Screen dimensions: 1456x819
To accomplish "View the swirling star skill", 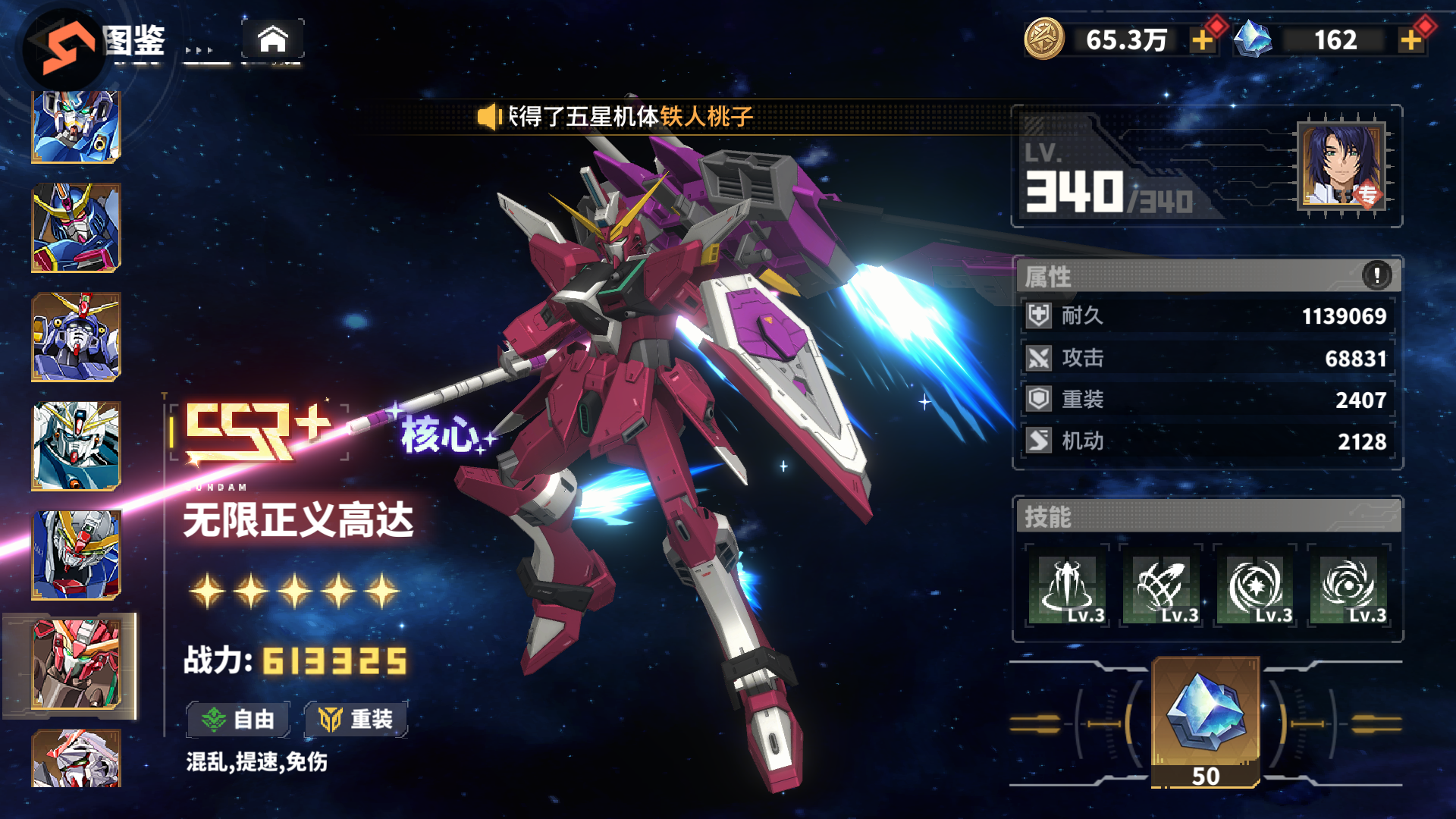I will pos(1255,586).
